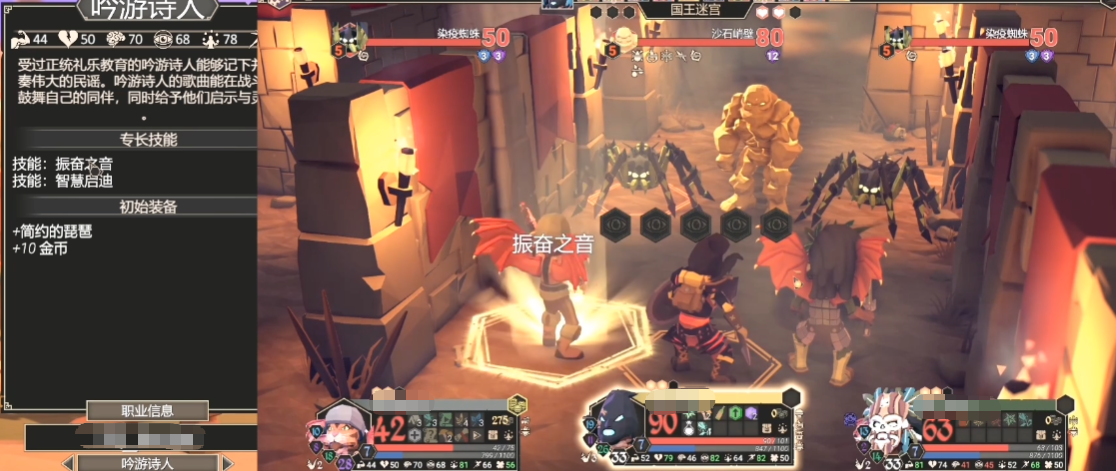
Task: Click the 技能：智慧启迪 skill entry
Action: point(63,181)
